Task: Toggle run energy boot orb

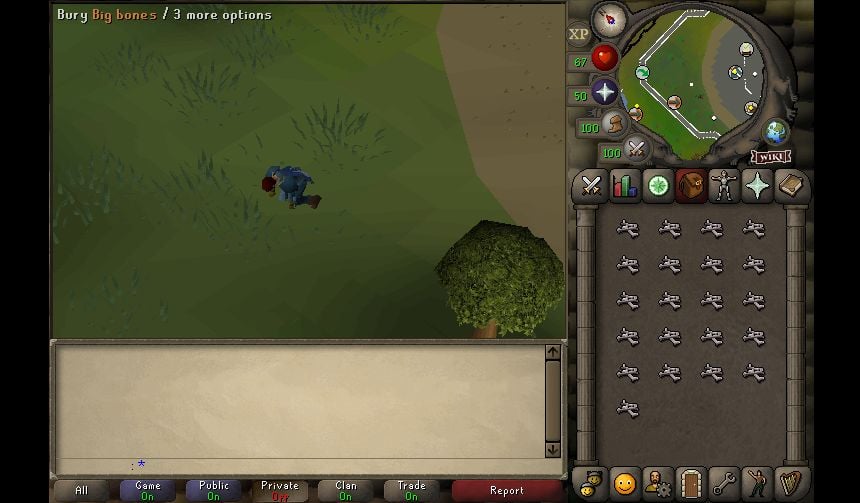Action: tap(615, 124)
